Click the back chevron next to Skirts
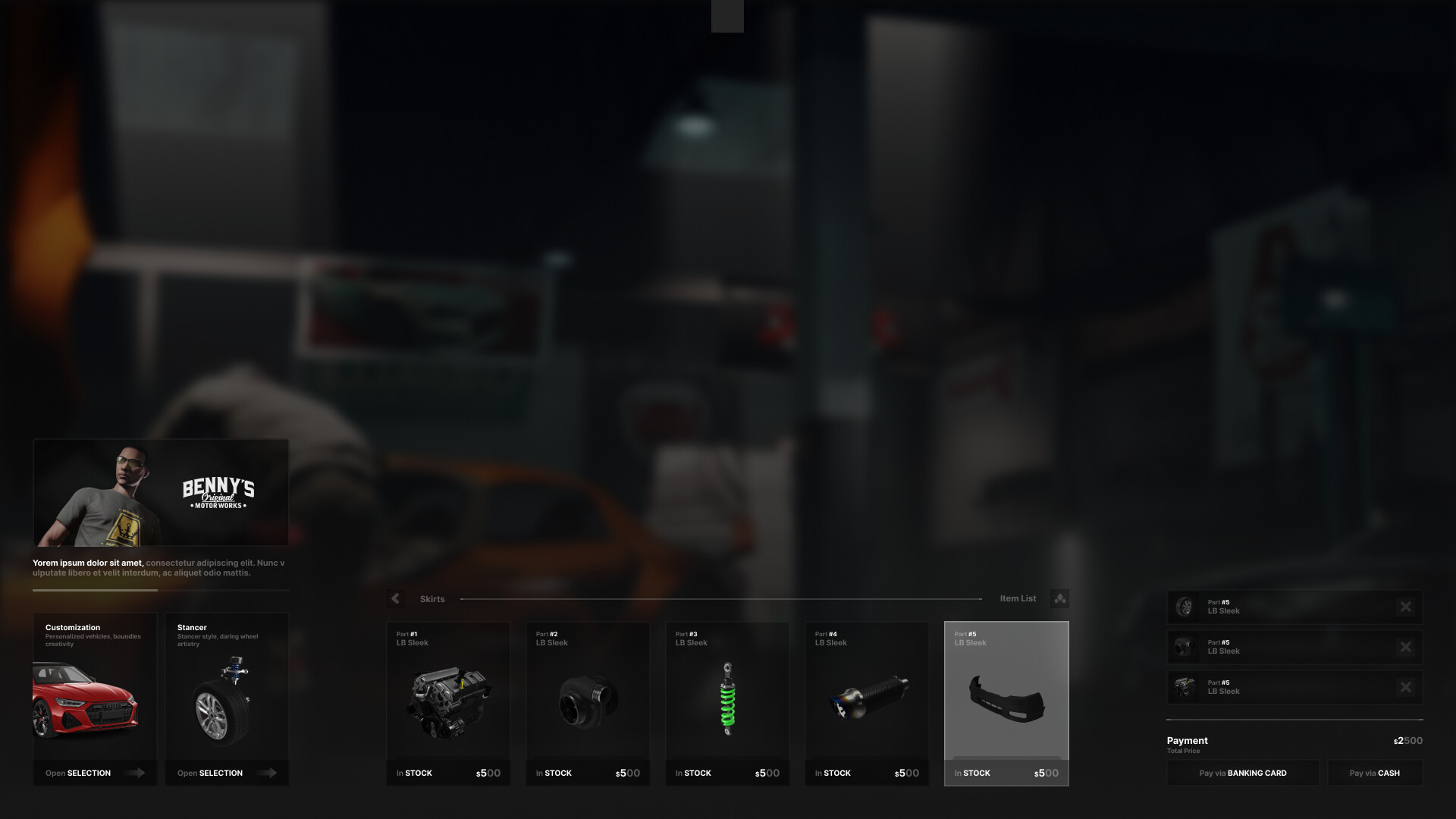Viewport: 1456px width, 819px height. pyautogui.click(x=395, y=598)
